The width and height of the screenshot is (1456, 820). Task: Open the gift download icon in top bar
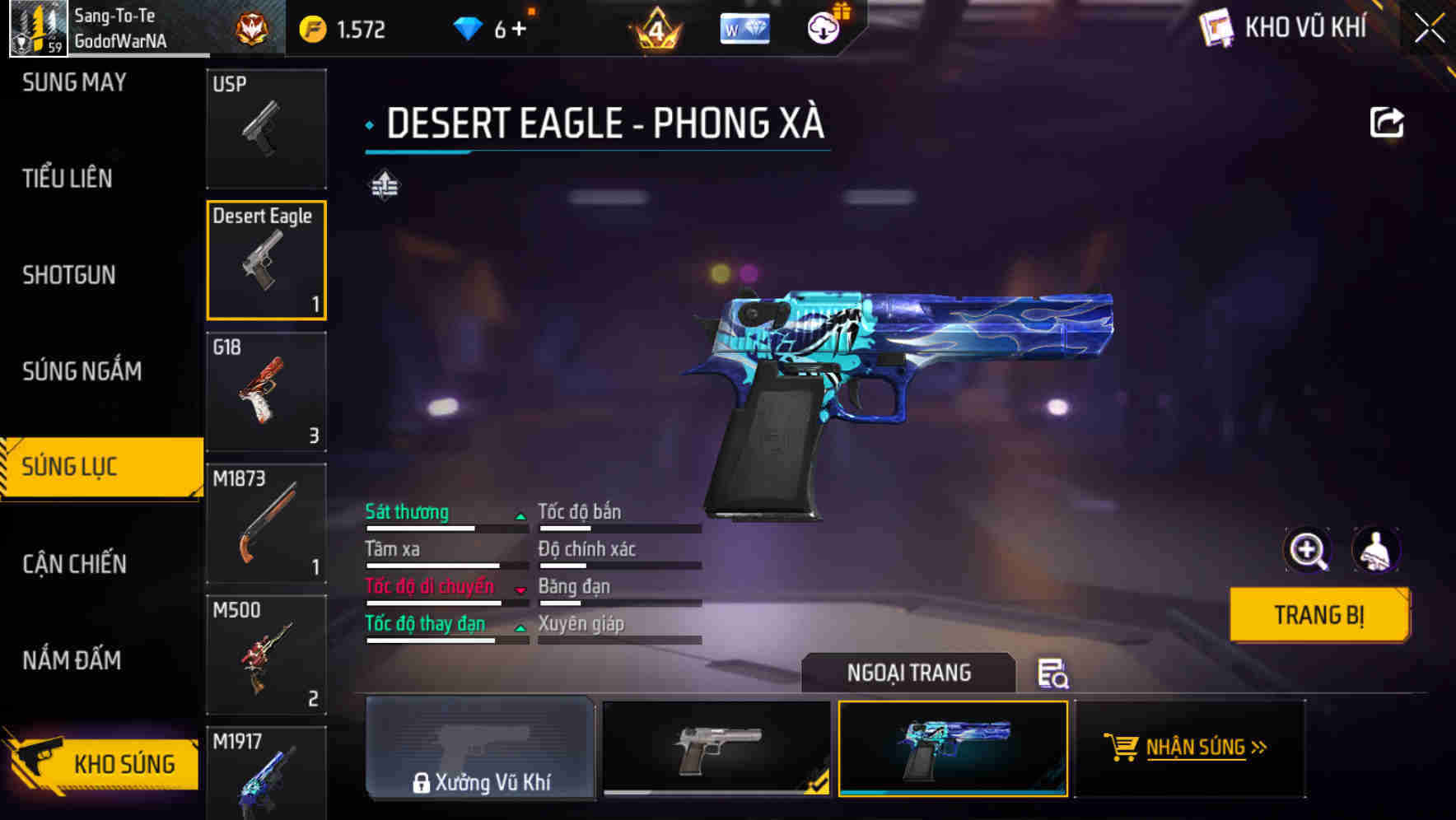tap(823, 27)
